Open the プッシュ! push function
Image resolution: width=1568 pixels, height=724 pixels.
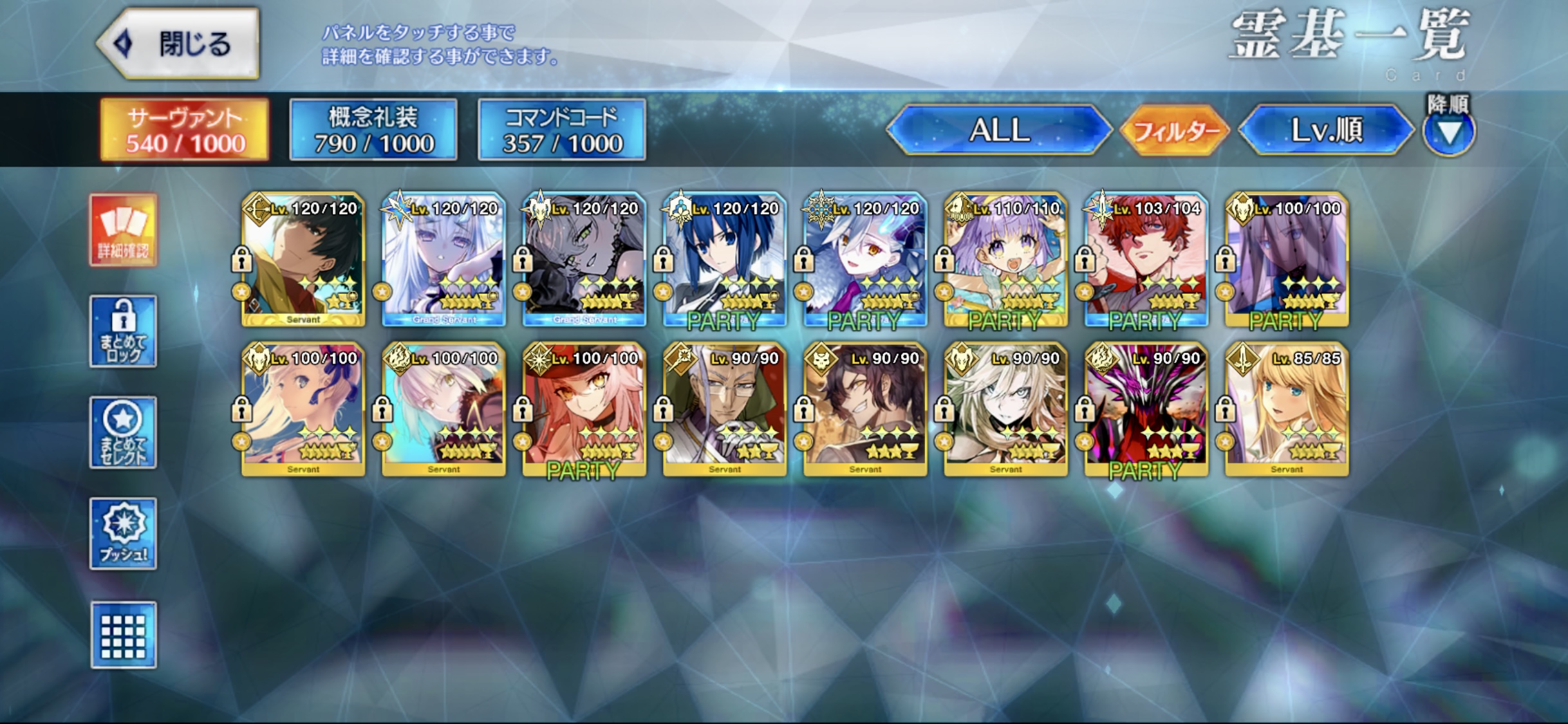123,534
